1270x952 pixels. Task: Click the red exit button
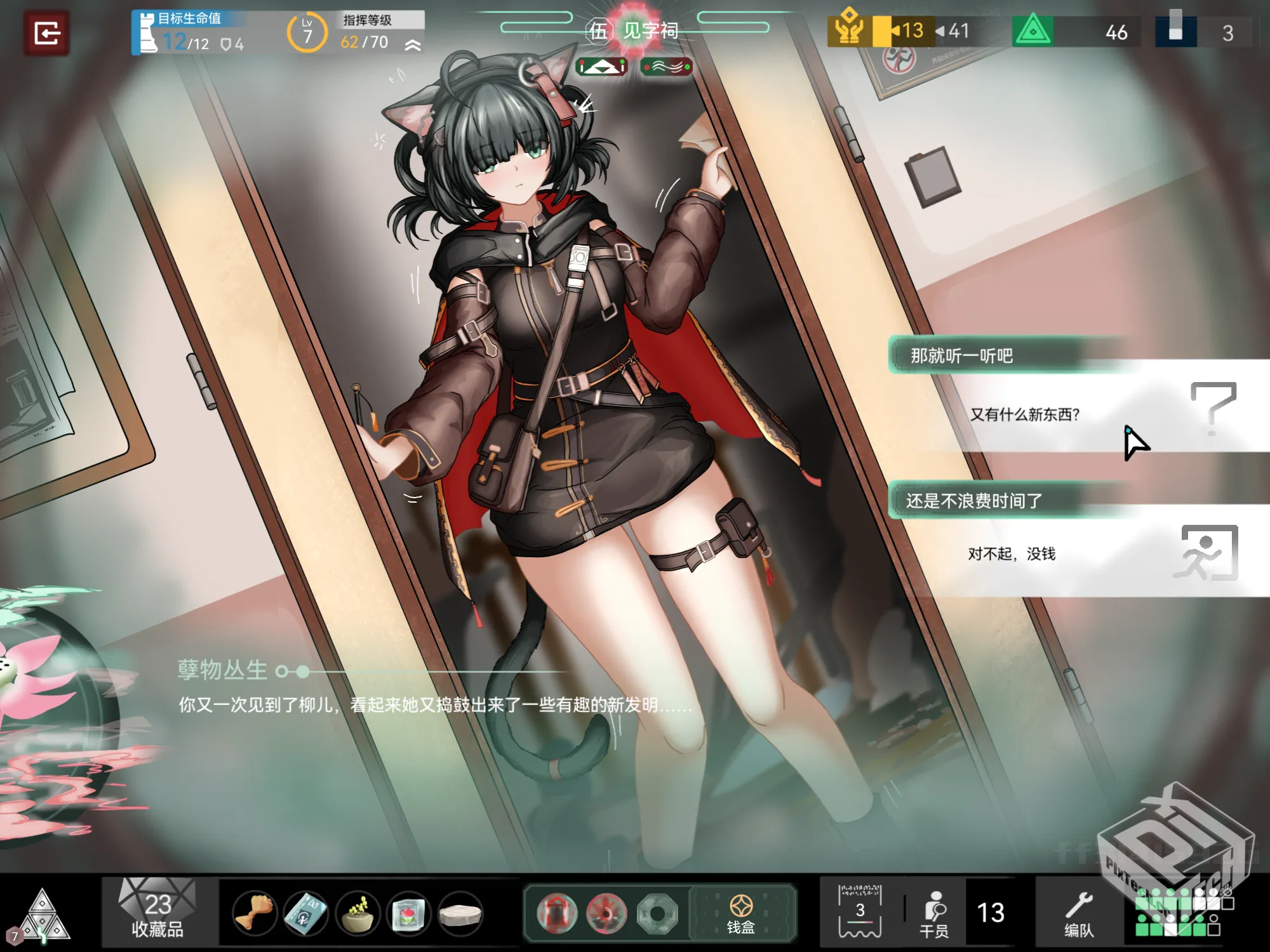(47, 33)
